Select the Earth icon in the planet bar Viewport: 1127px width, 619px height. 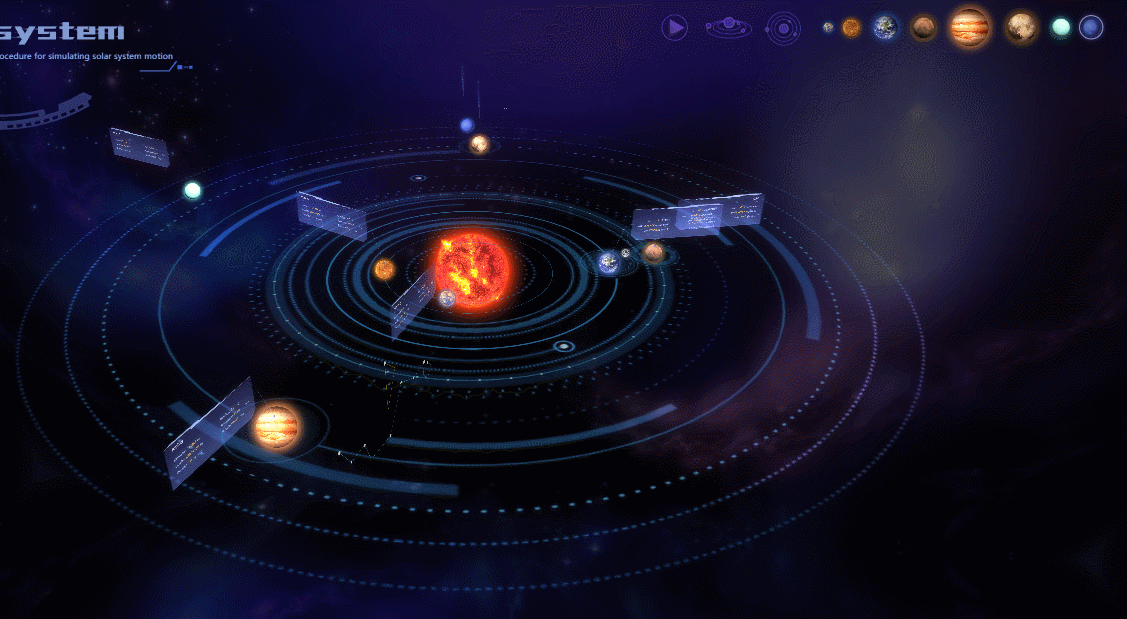[x=885, y=28]
